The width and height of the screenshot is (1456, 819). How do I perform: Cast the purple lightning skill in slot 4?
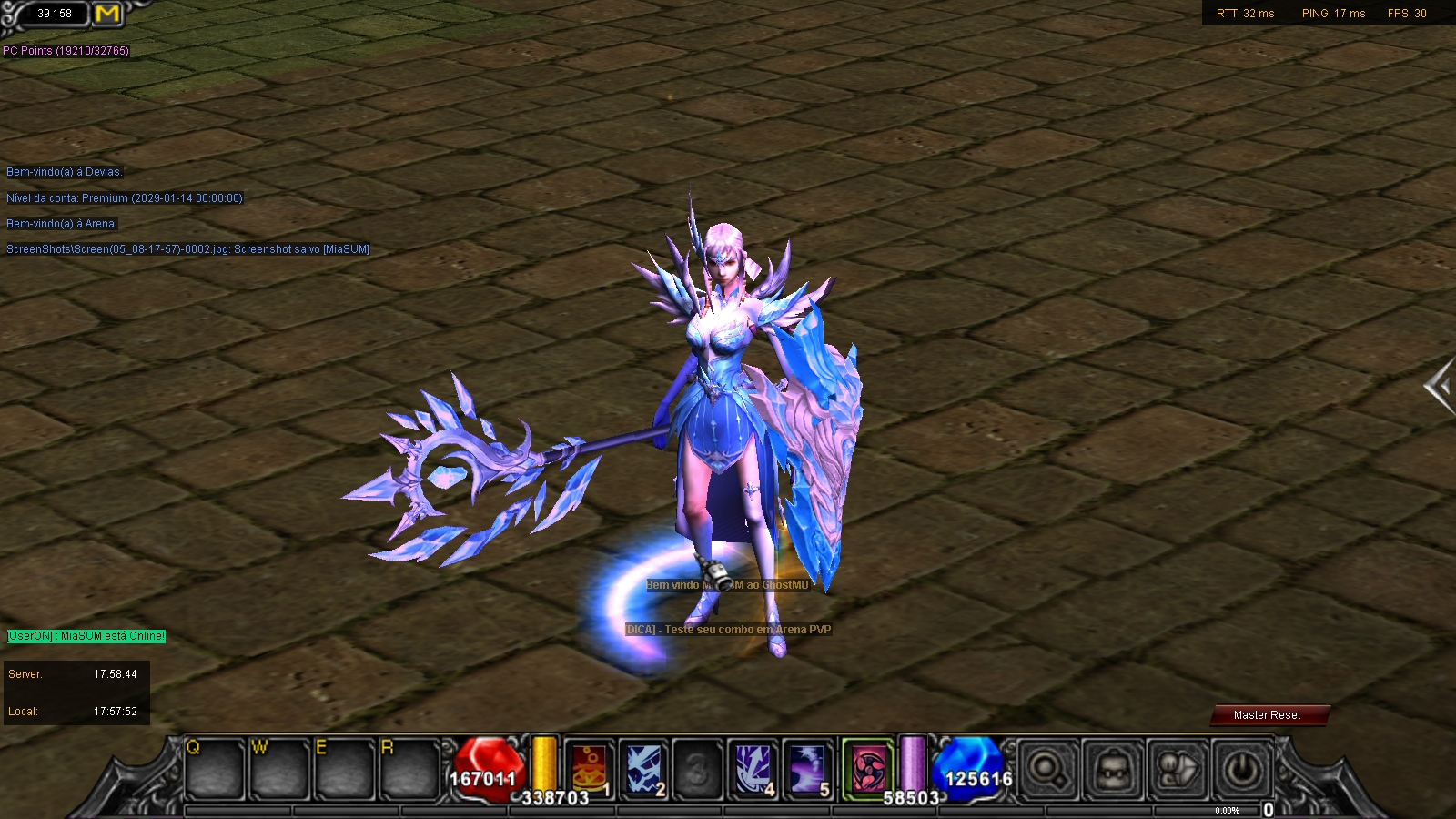[x=753, y=769]
